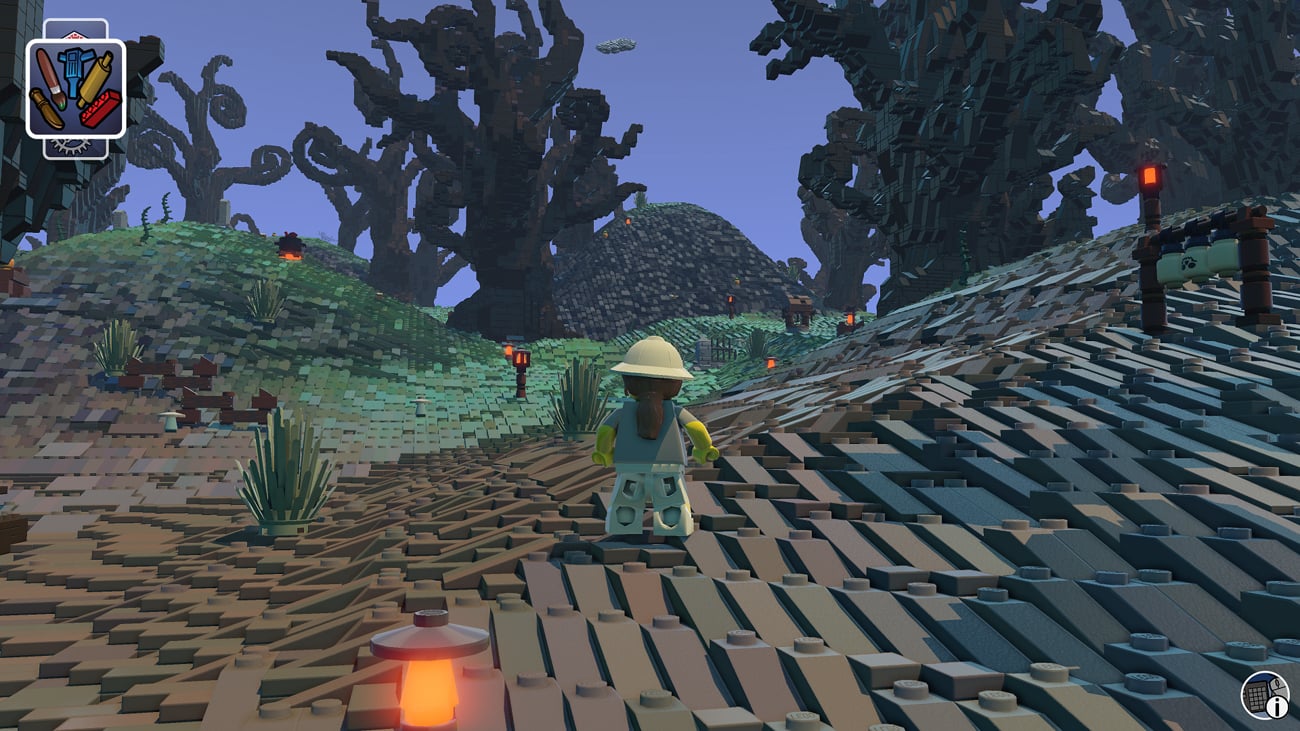Show the controls info icon
Viewport: 1300px width, 731px height.
pos(1264,695)
